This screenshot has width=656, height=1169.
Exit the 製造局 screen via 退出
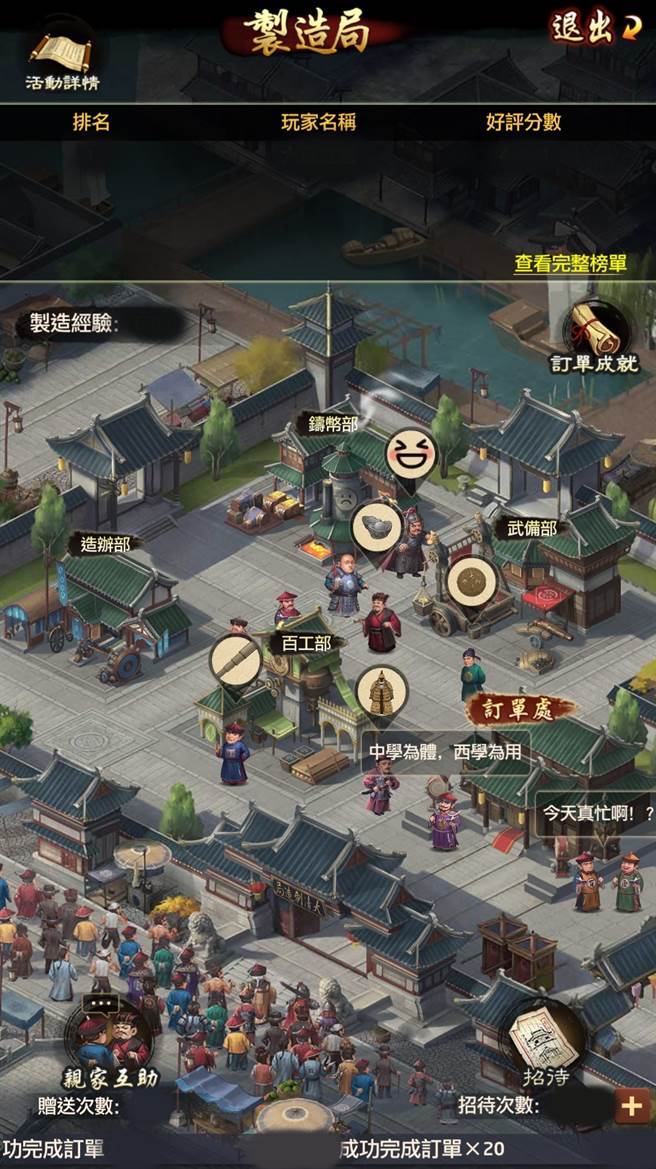pyautogui.click(x=592, y=29)
